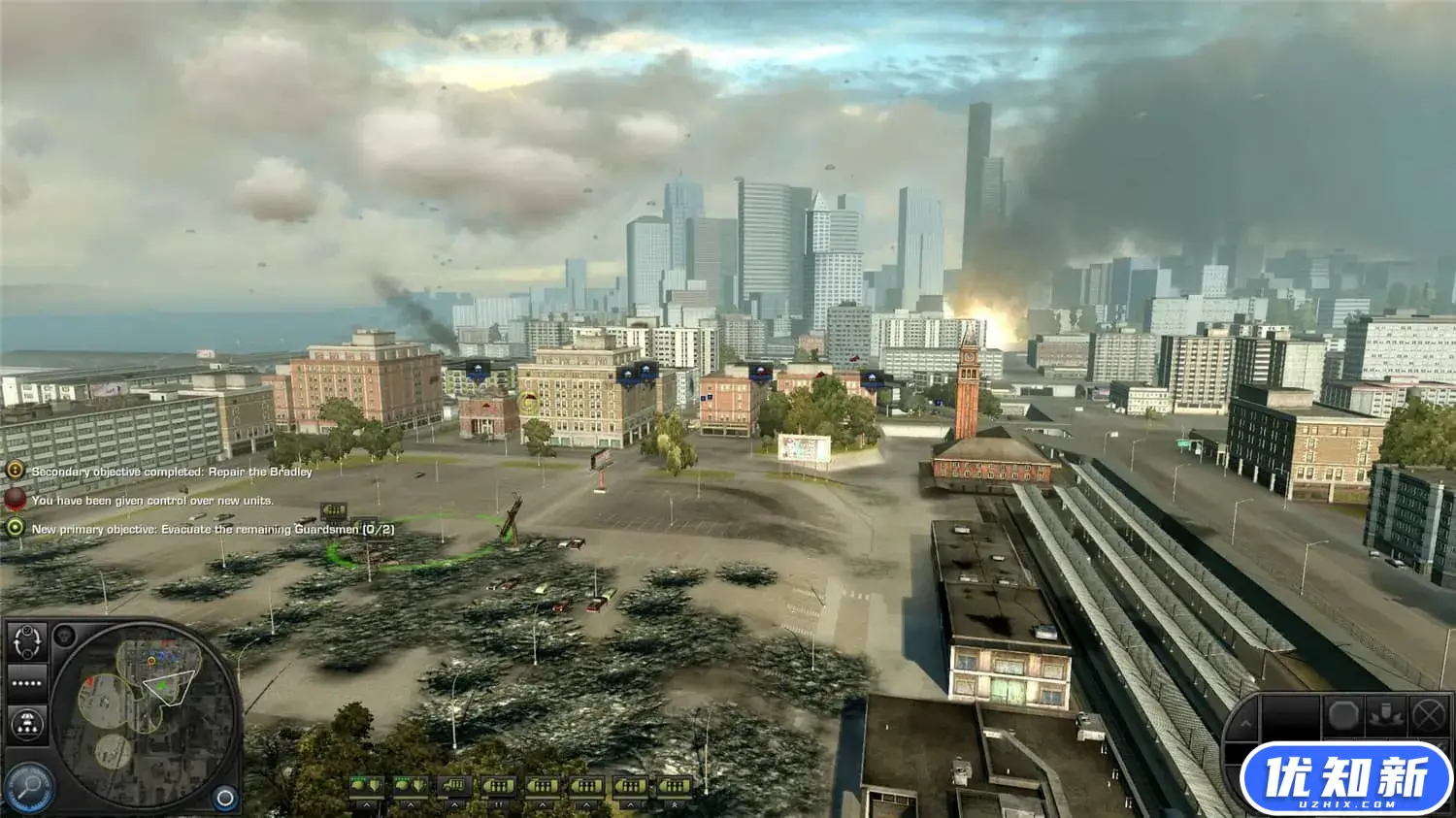Expand the chevron on the command panel's left edge

tap(1245, 722)
